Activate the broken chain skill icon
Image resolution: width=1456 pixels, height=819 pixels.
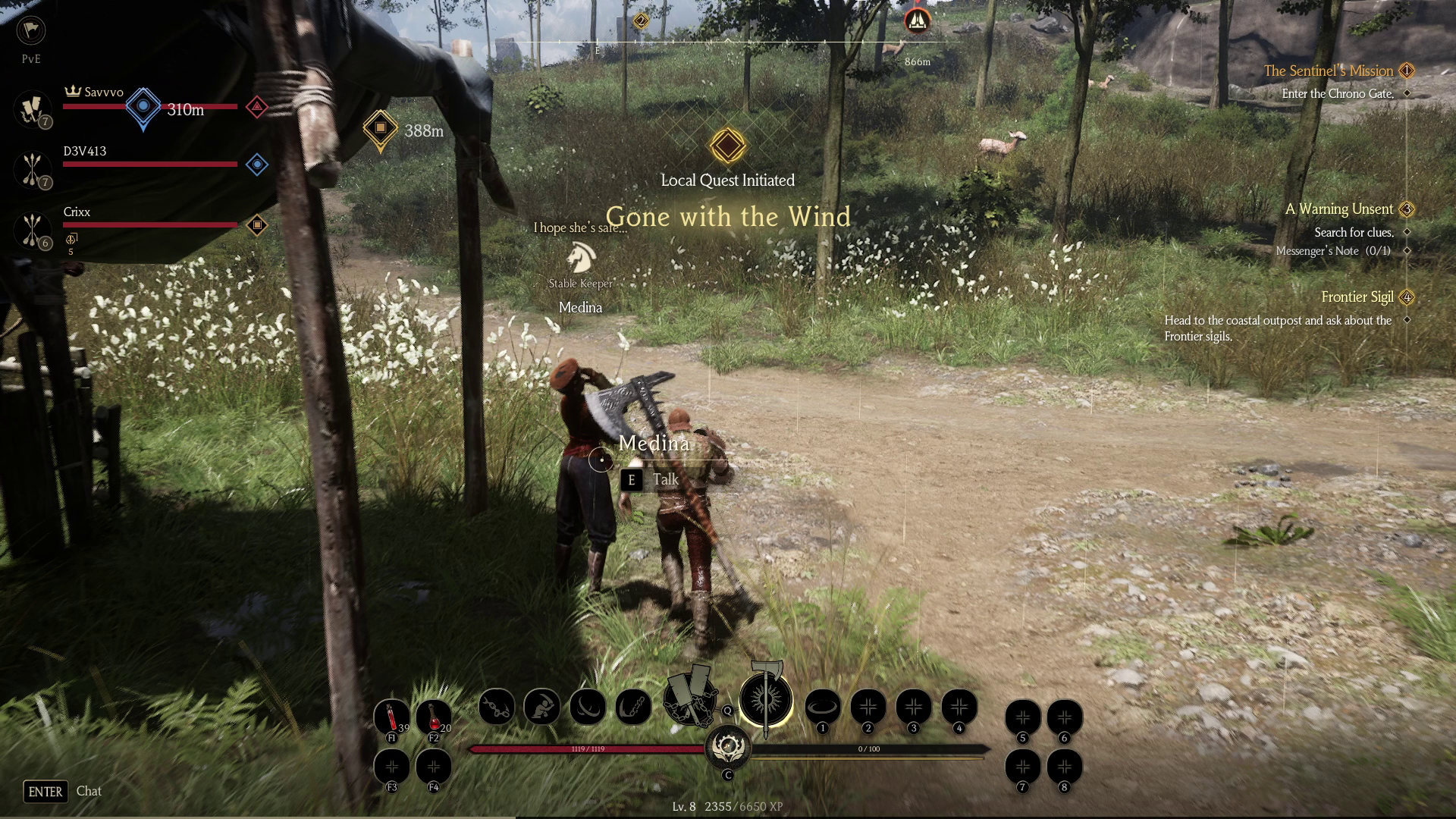(x=497, y=707)
